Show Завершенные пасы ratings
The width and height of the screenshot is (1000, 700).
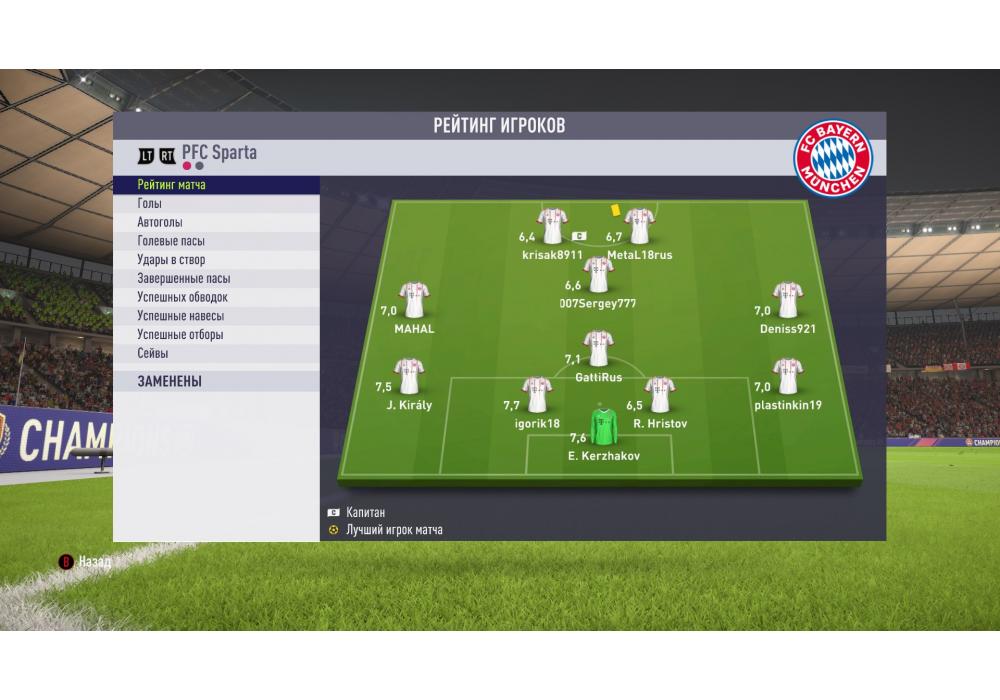(216, 279)
